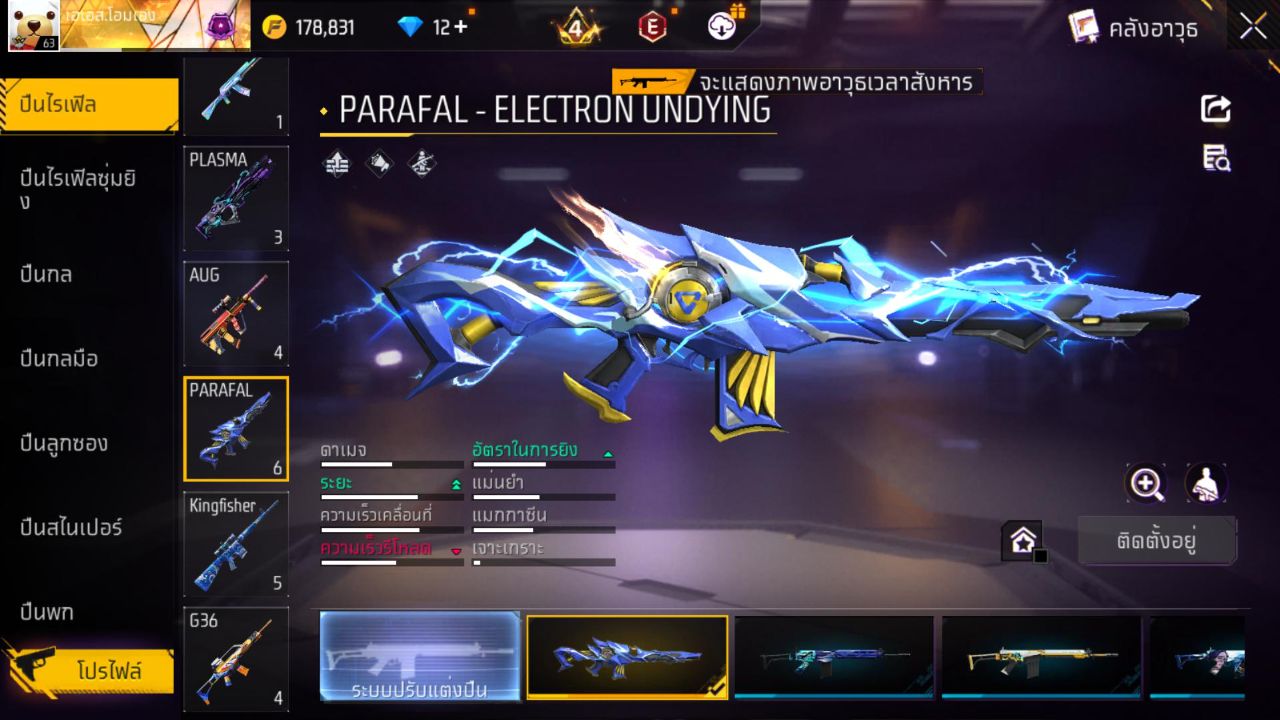Image resolution: width=1280 pixels, height=720 pixels.
Task: Pick the G36 weapon in the list
Action: pyautogui.click(x=236, y=659)
